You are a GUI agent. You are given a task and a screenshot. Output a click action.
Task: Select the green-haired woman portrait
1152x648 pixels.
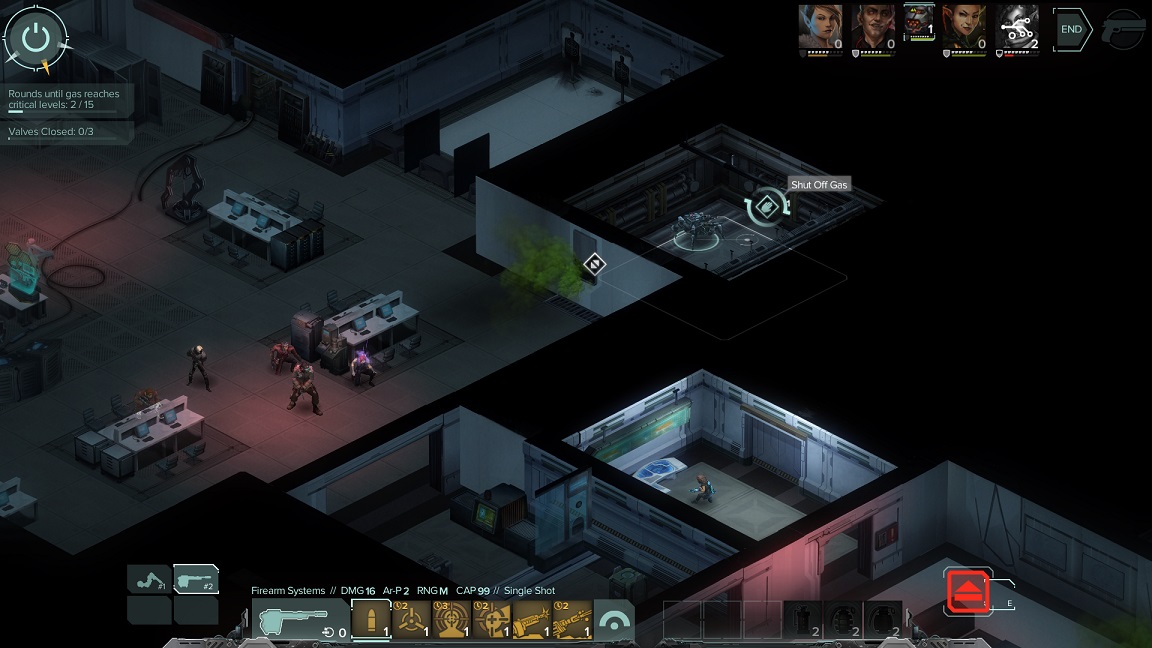[965, 27]
